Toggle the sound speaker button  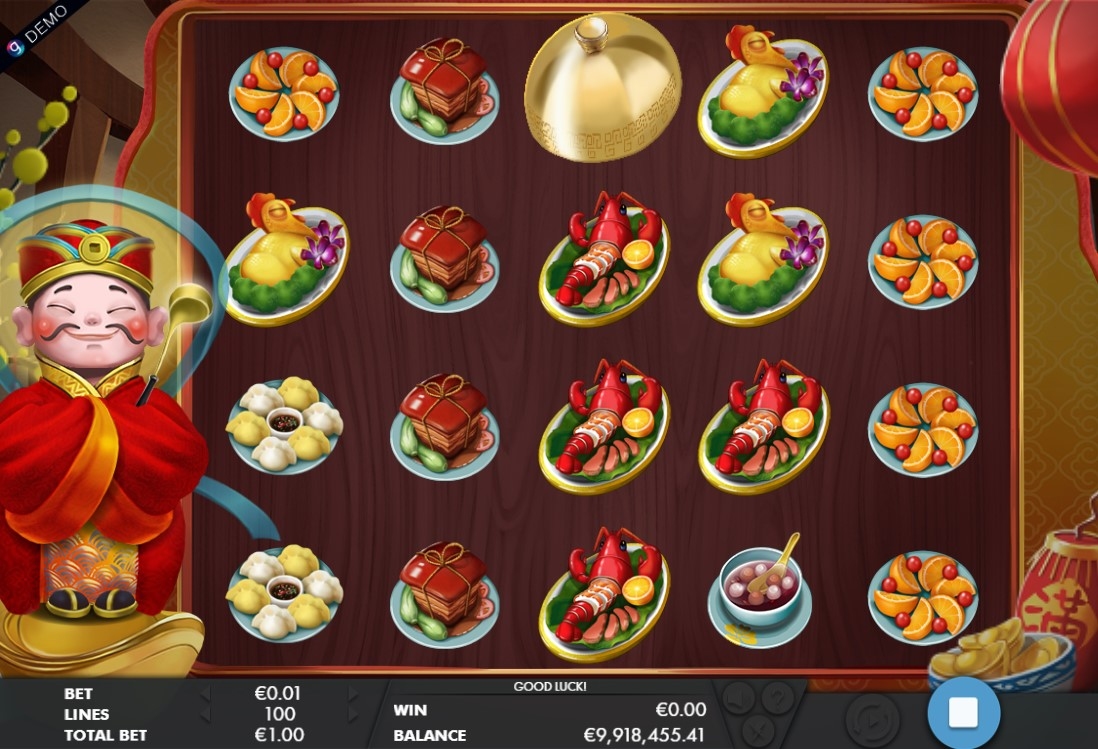point(739,697)
